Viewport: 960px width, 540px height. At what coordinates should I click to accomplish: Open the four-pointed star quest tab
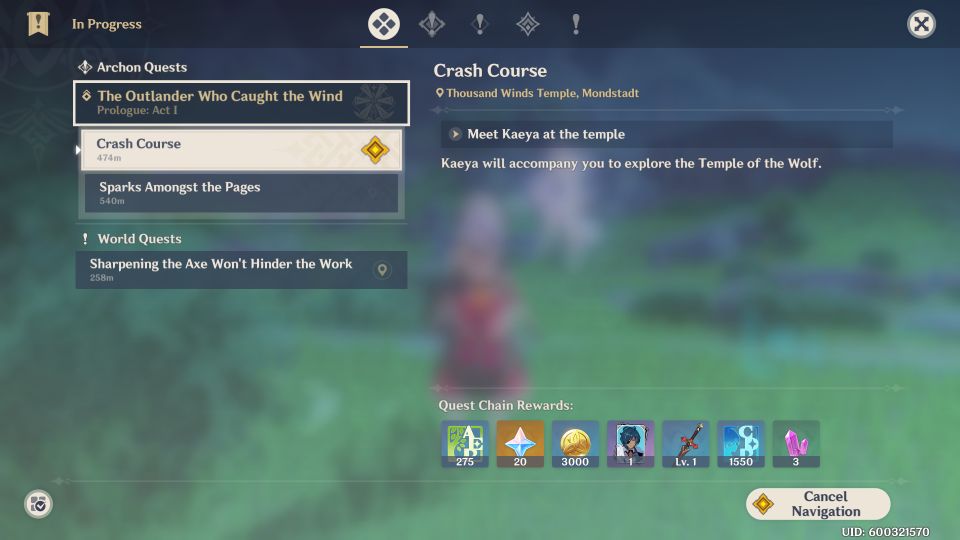pyautogui.click(x=527, y=24)
